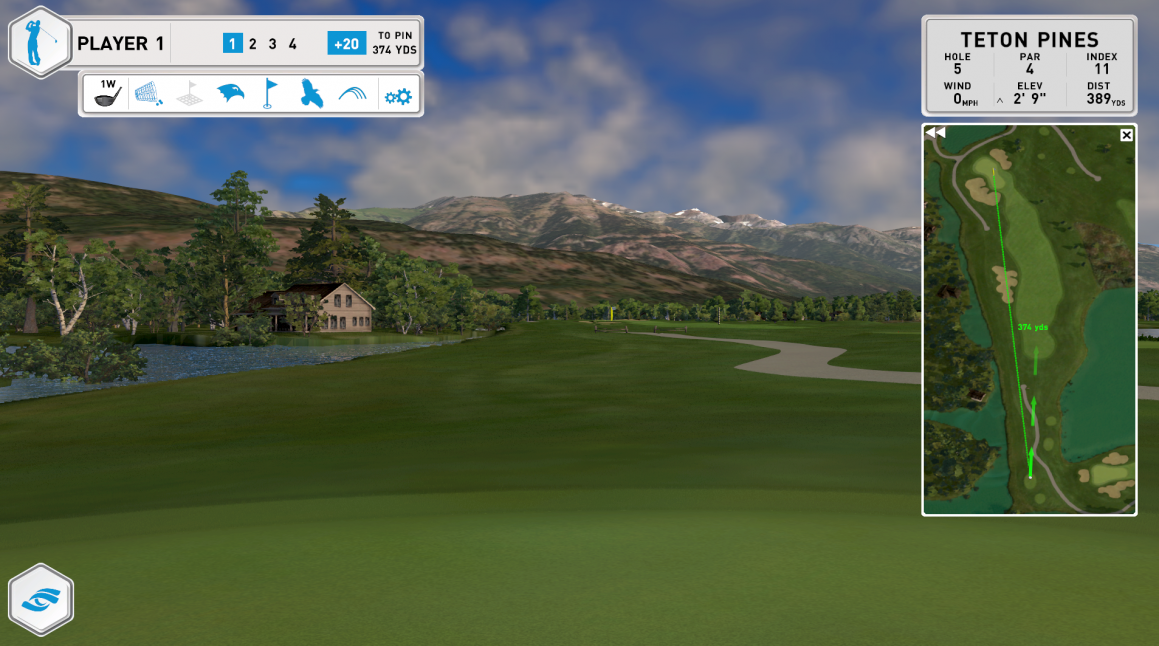
Task: Toggle the shot arc tracer icon
Action: [352, 94]
